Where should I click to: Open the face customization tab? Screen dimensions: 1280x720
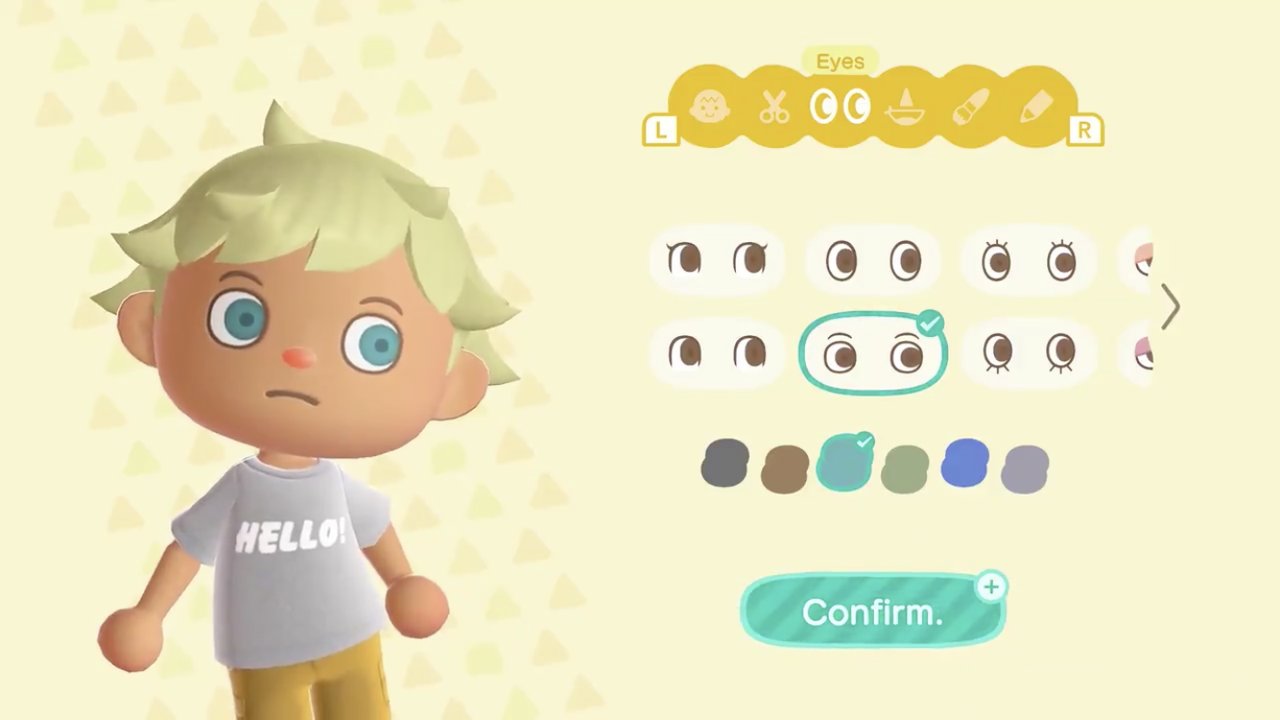click(x=710, y=107)
